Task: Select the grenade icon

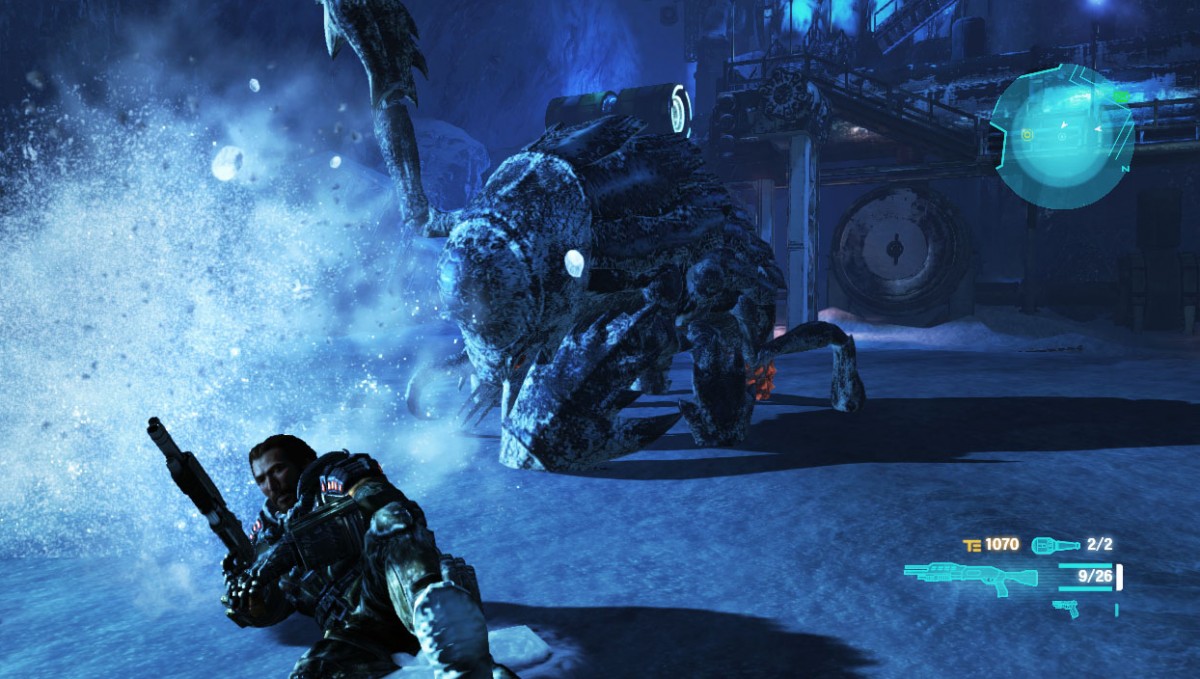Action: click(x=1056, y=545)
